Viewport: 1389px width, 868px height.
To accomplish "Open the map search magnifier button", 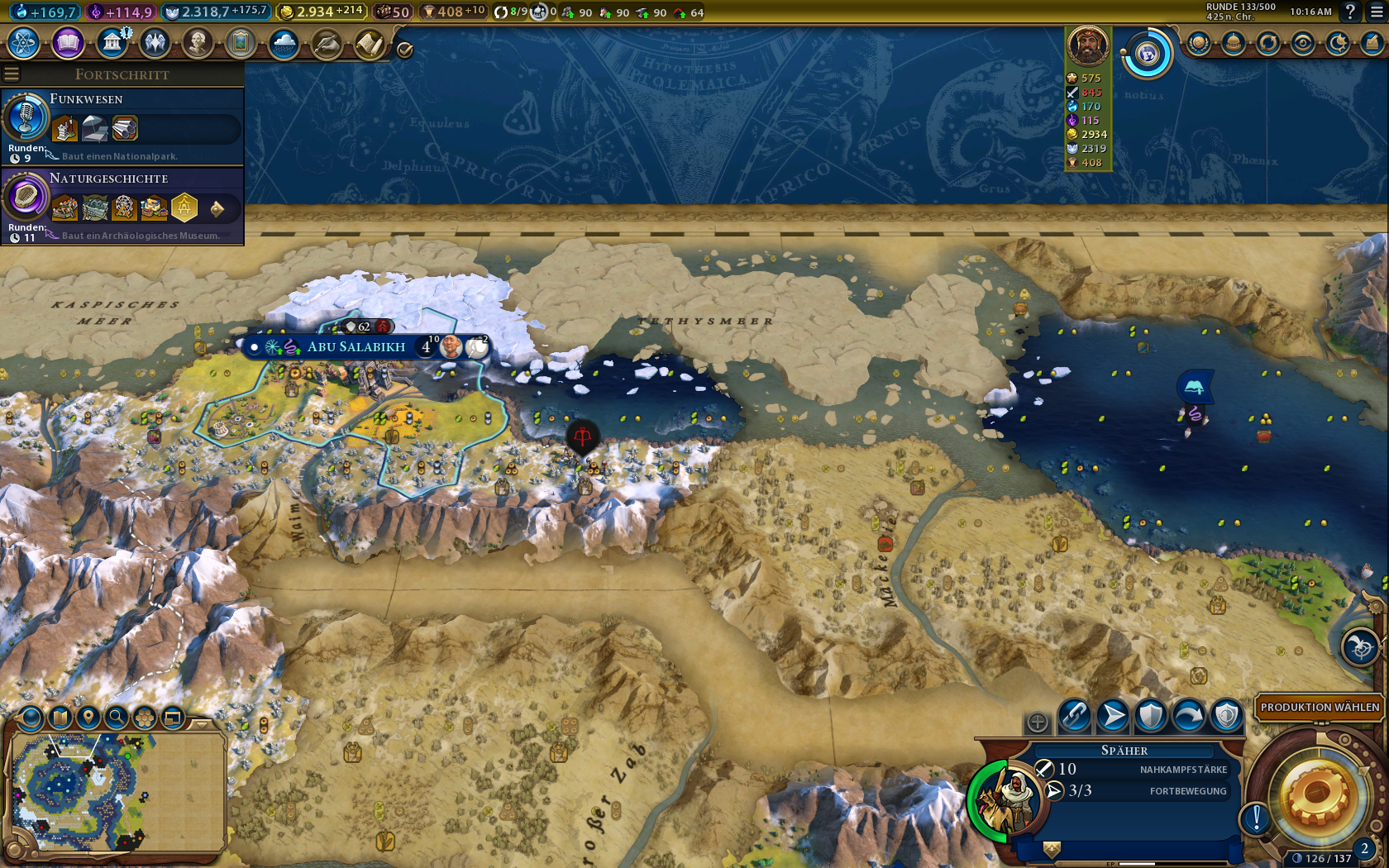I will 117,718.
